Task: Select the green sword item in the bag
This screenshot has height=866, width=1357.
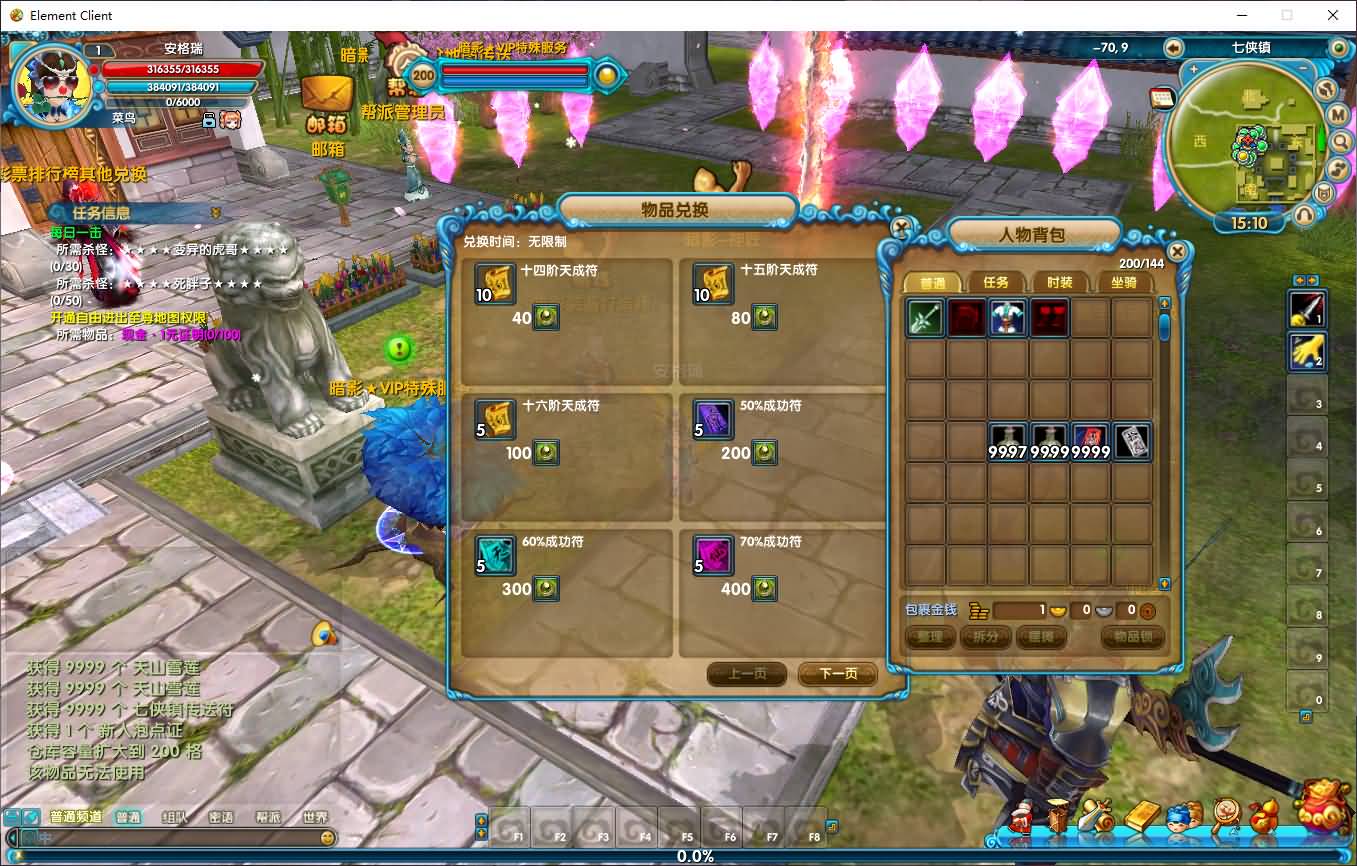Action: 925,318
